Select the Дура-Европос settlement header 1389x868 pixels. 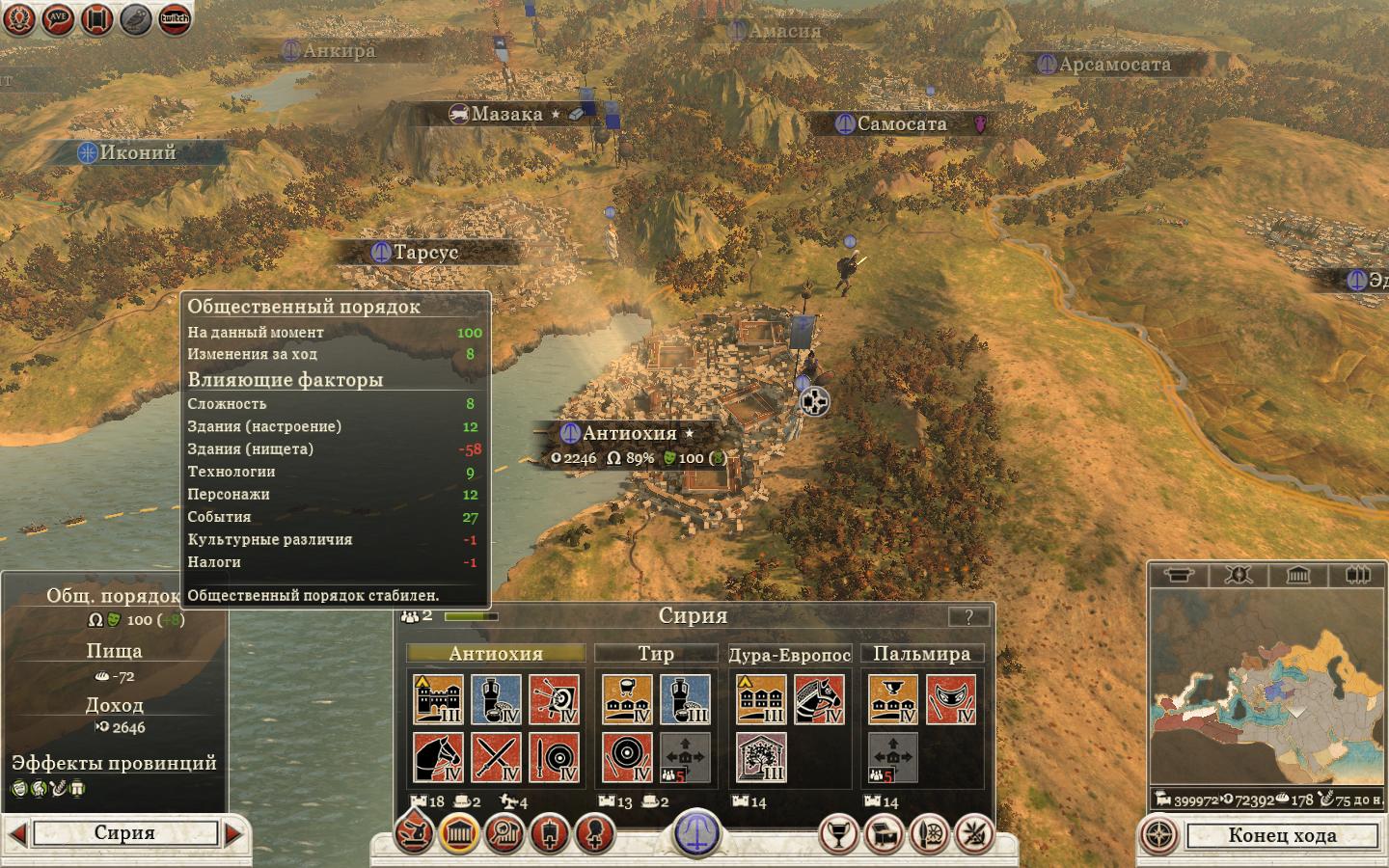[x=789, y=655]
